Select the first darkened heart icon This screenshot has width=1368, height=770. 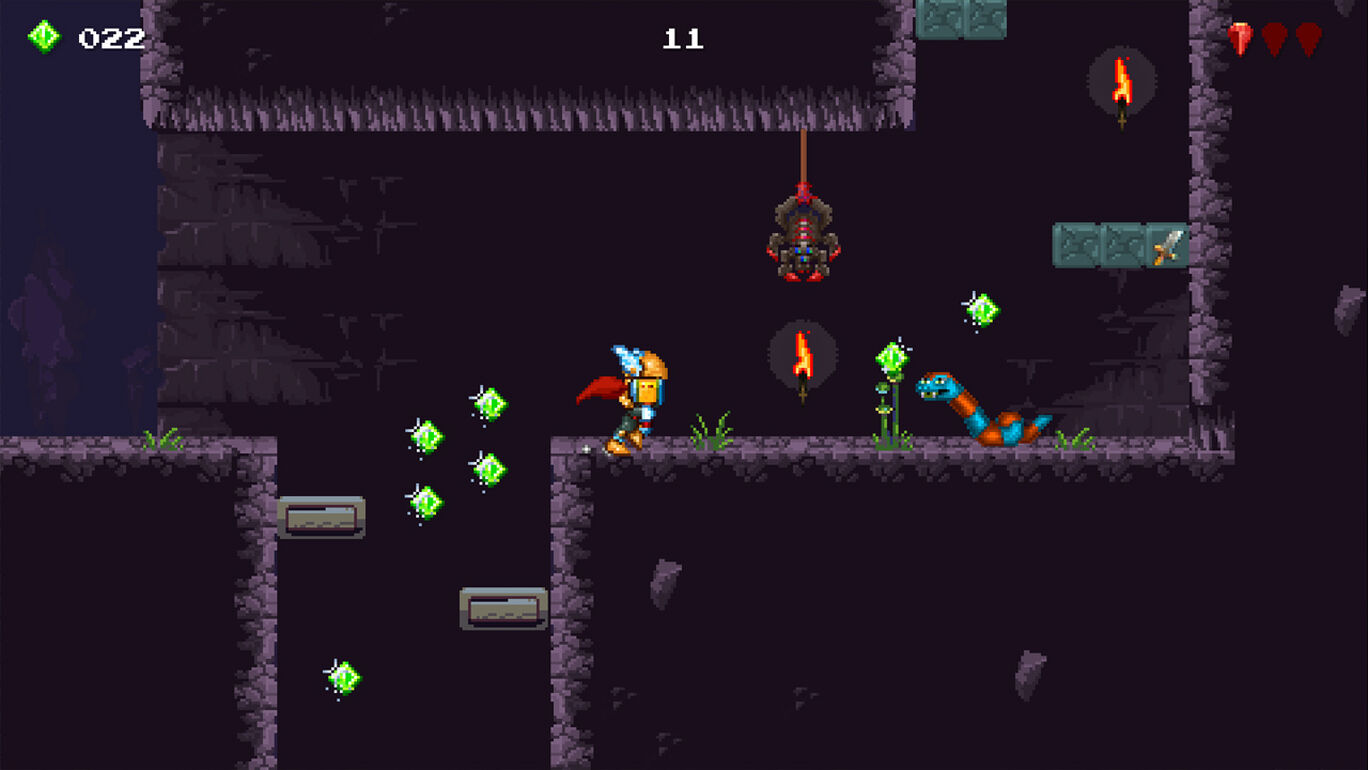(1272, 38)
